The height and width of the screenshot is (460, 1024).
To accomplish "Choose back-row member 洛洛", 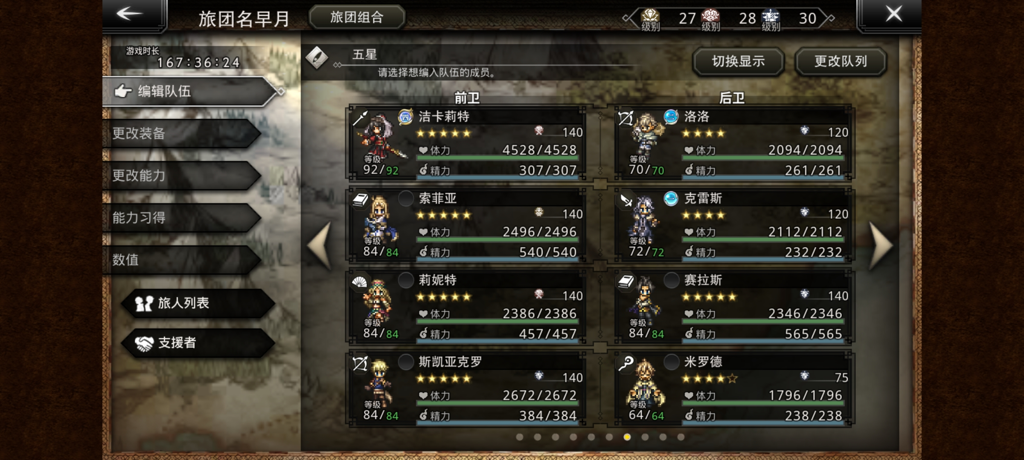I will [x=733, y=144].
